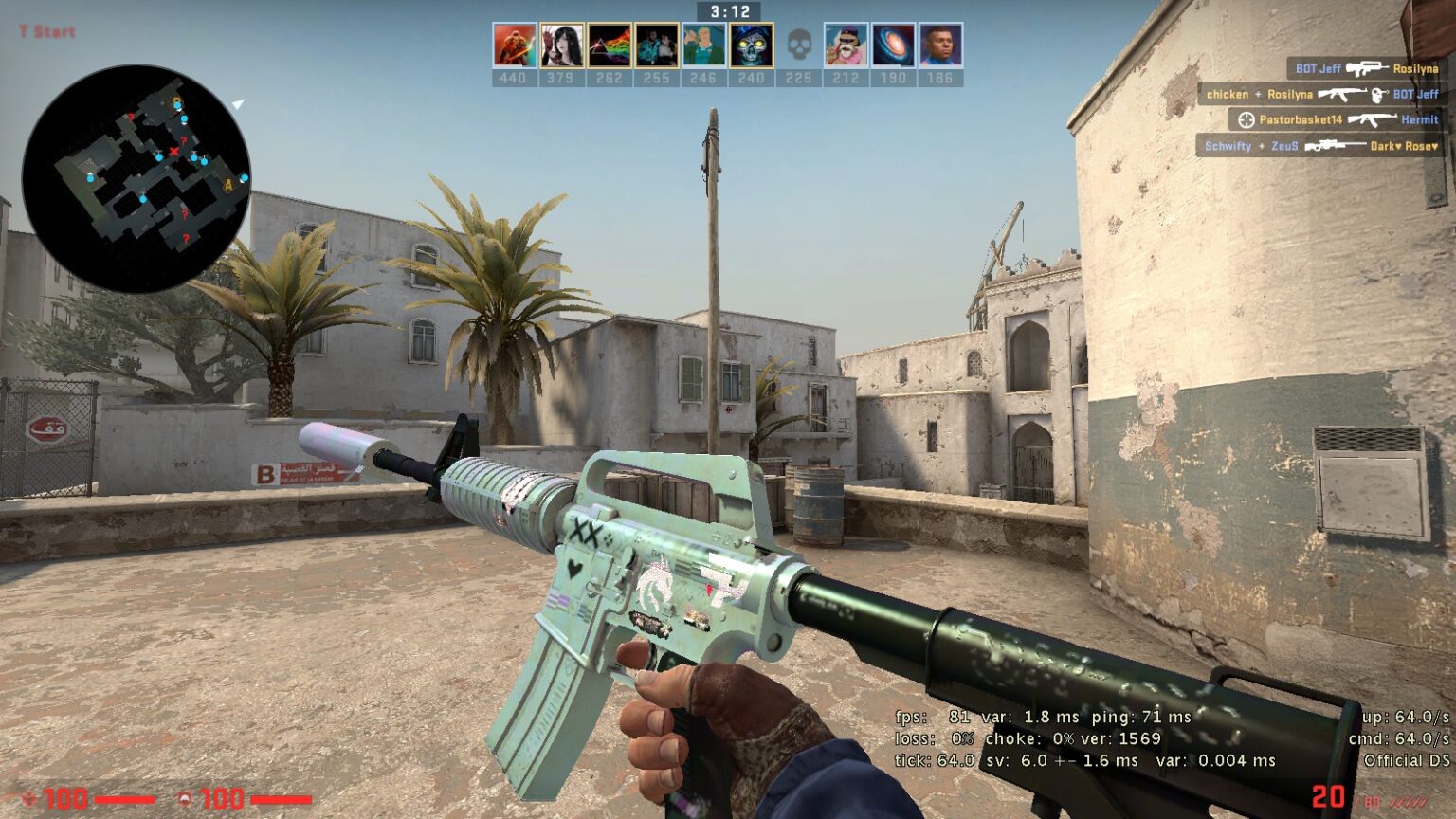Select the skull-faced avatar with score 240

pyautogui.click(x=750, y=43)
